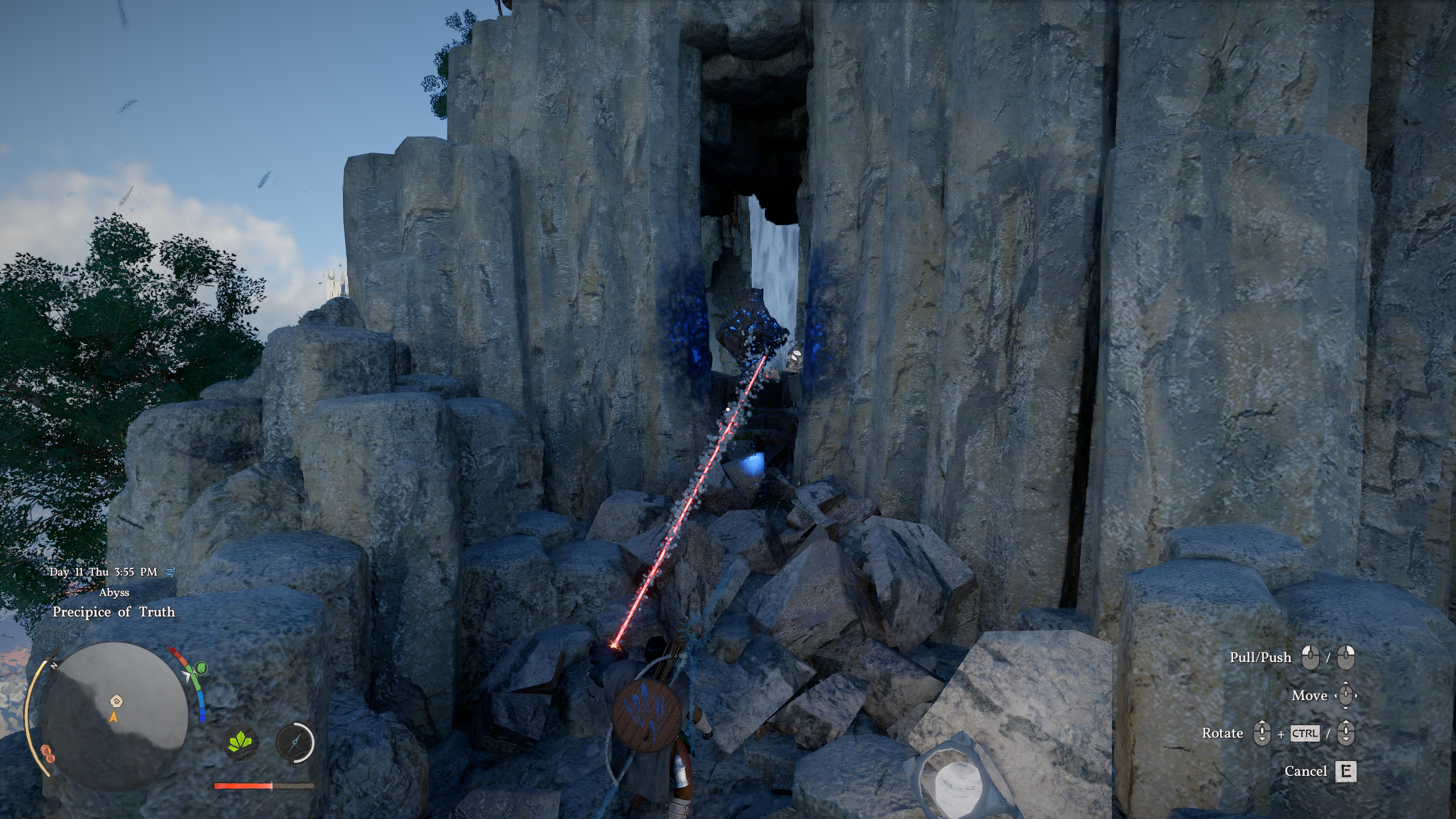Screen dimensions: 1456x819
Task: Click the wind indicator next to the clock
Action: (168, 572)
